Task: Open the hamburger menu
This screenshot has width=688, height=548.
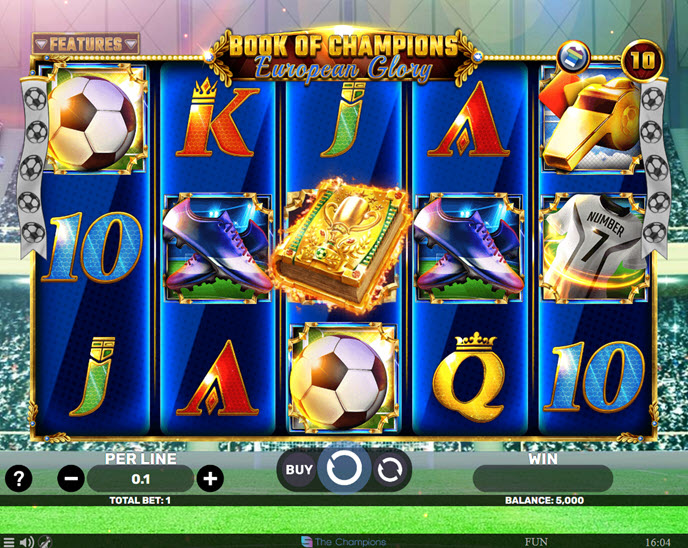Action: [x=9, y=542]
